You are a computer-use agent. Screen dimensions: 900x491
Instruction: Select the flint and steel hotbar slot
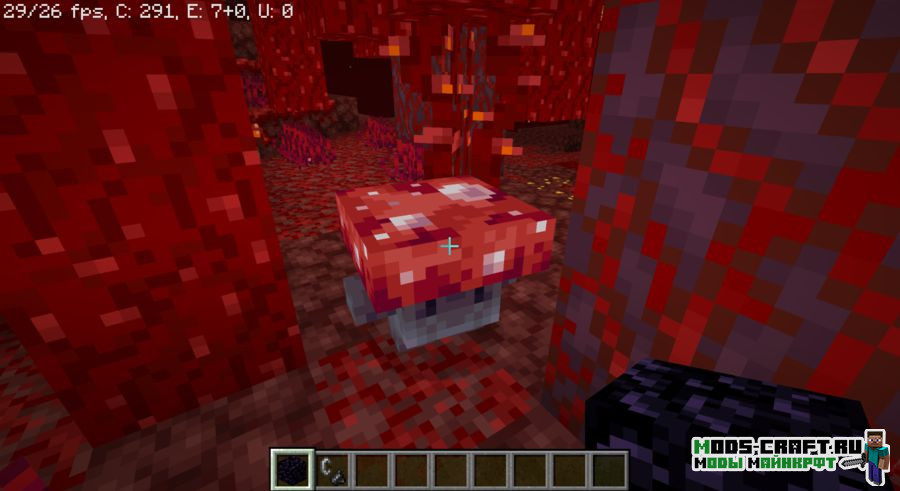[332, 468]
